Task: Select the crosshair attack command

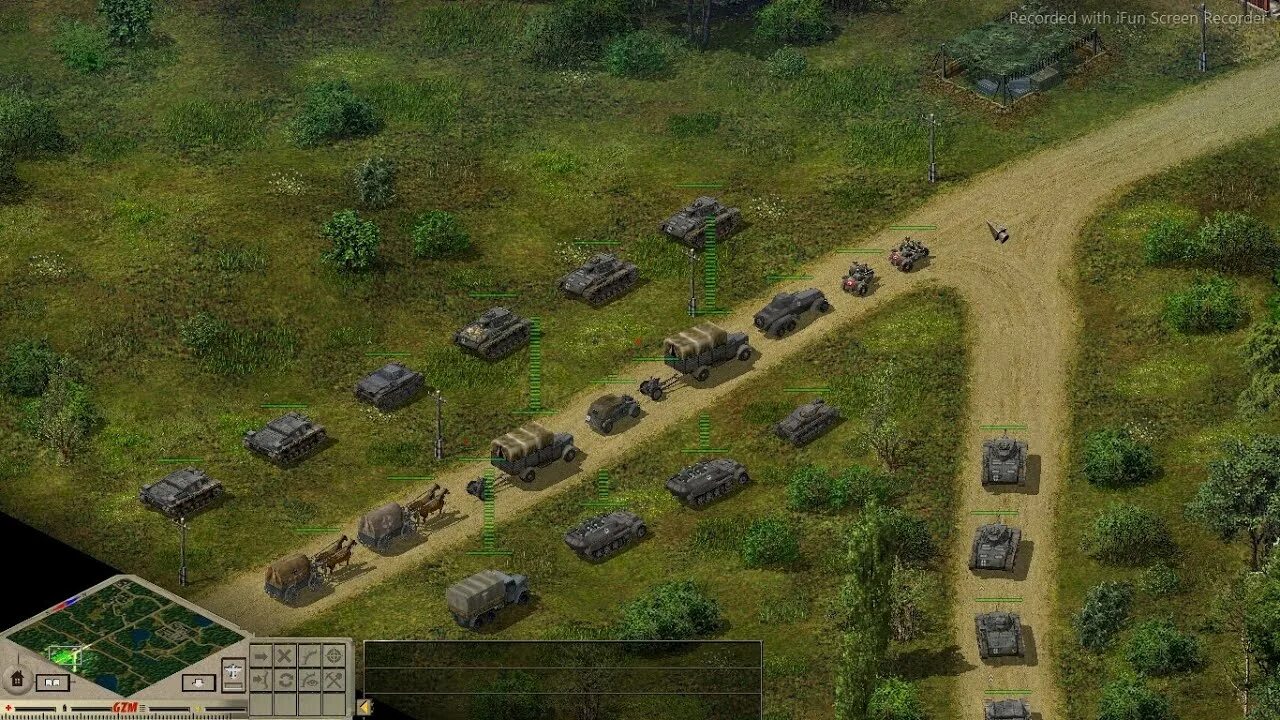Action: coord(335,656)
